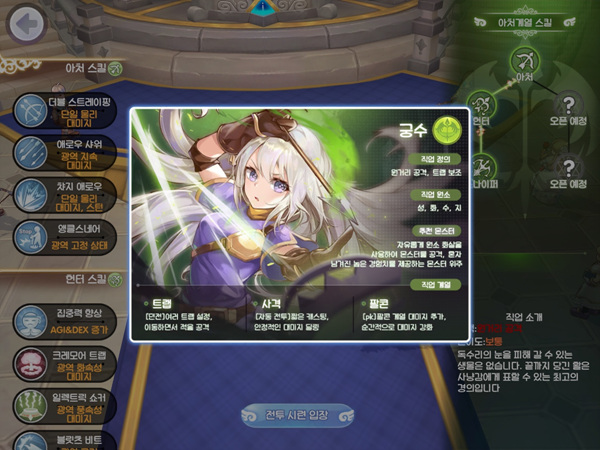Image resolution: width=600 pixels, height=450 pixels.
Task: Click the lower 오픈 예정 question mark node
Action: tap(568, 167)
